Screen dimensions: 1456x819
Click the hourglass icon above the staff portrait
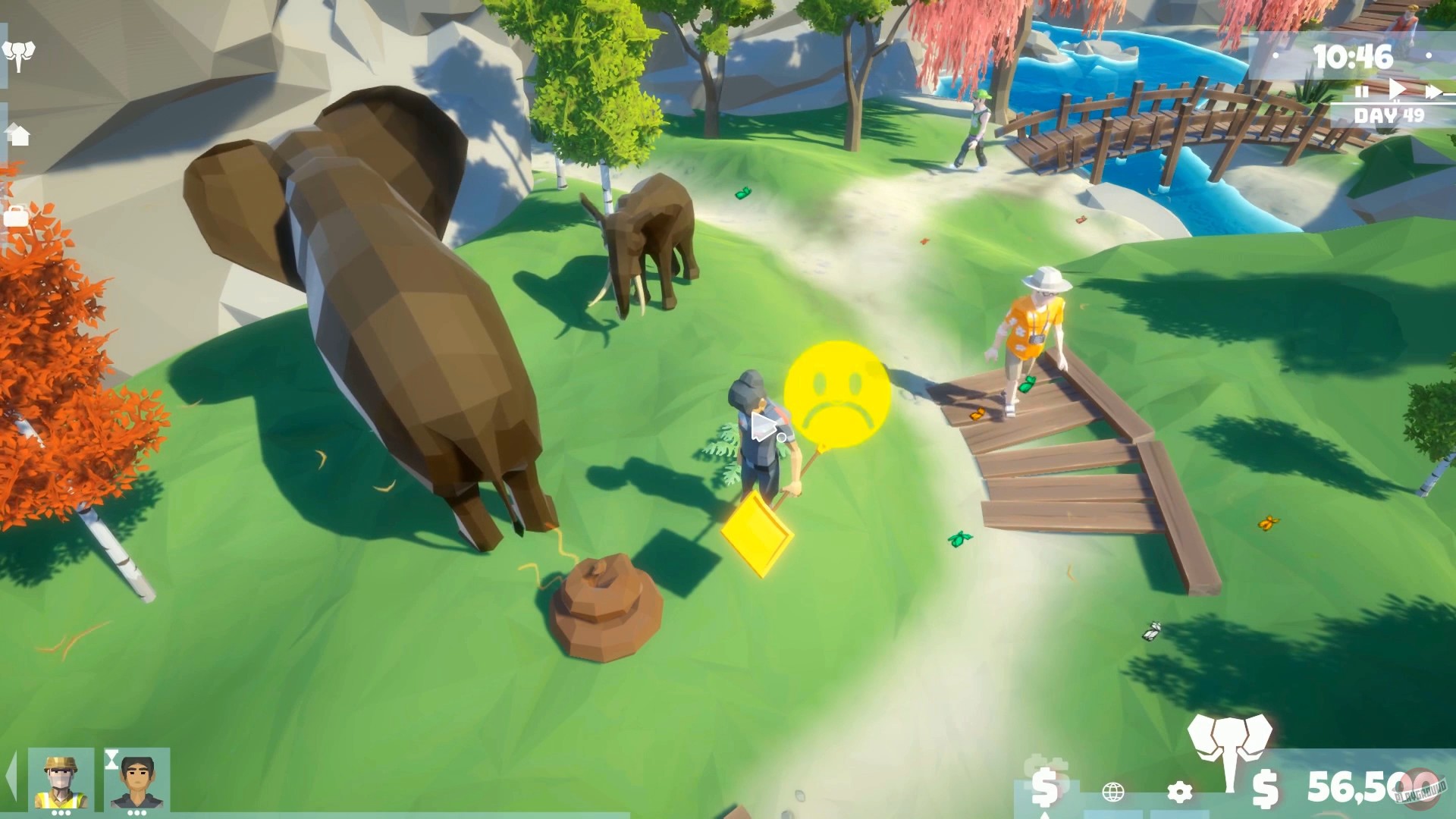(111, 760)
